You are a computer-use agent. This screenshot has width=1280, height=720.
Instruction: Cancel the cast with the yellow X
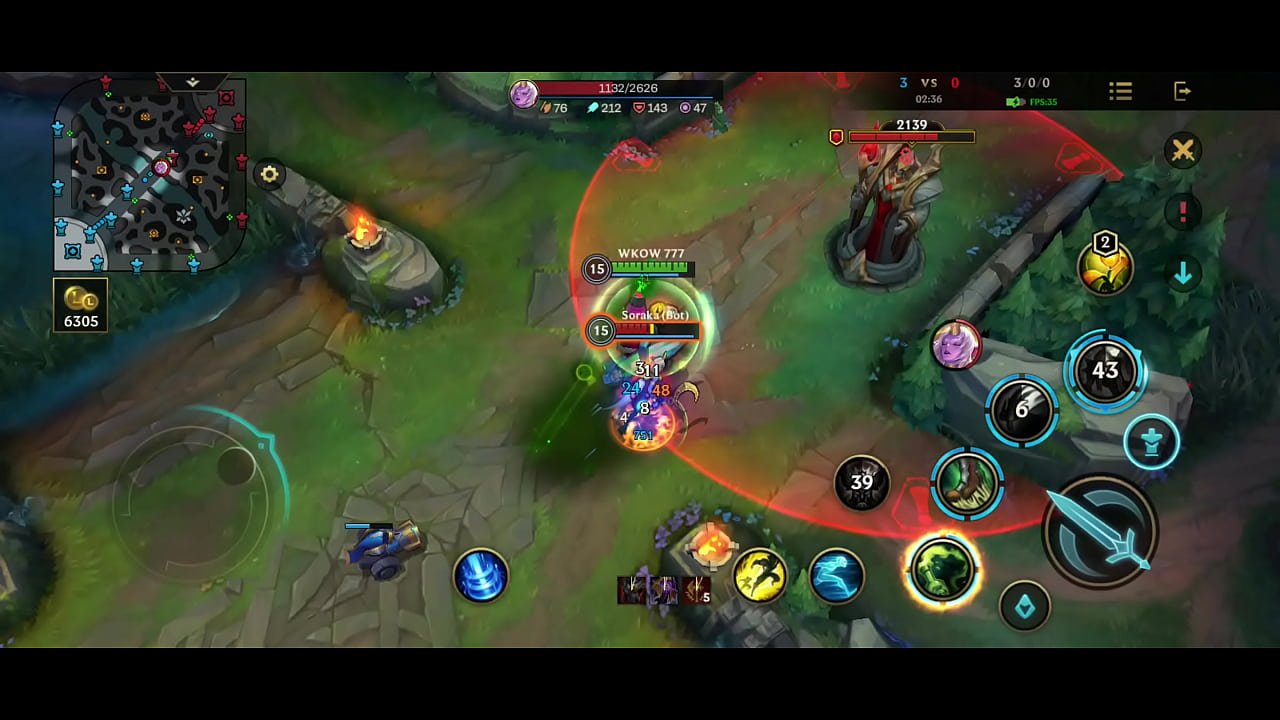point(1183,150)
